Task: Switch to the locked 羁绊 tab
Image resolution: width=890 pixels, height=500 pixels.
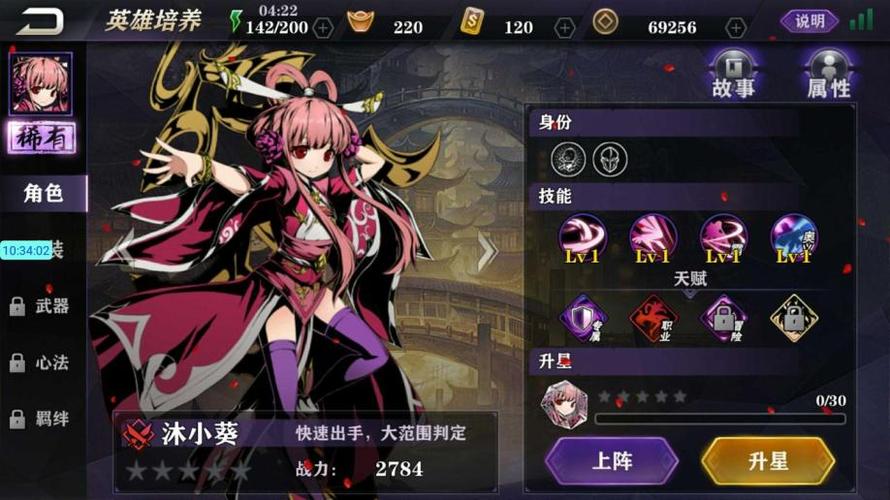Action: [x=44, y=418]
